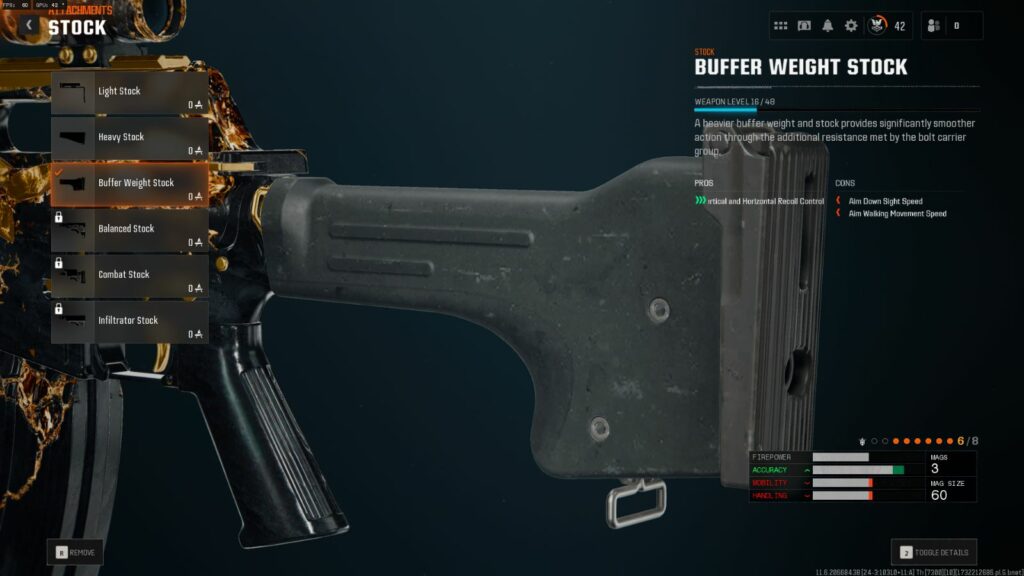Select the Light Stock attachment
Screen dimensions: 1024x576
130,92
